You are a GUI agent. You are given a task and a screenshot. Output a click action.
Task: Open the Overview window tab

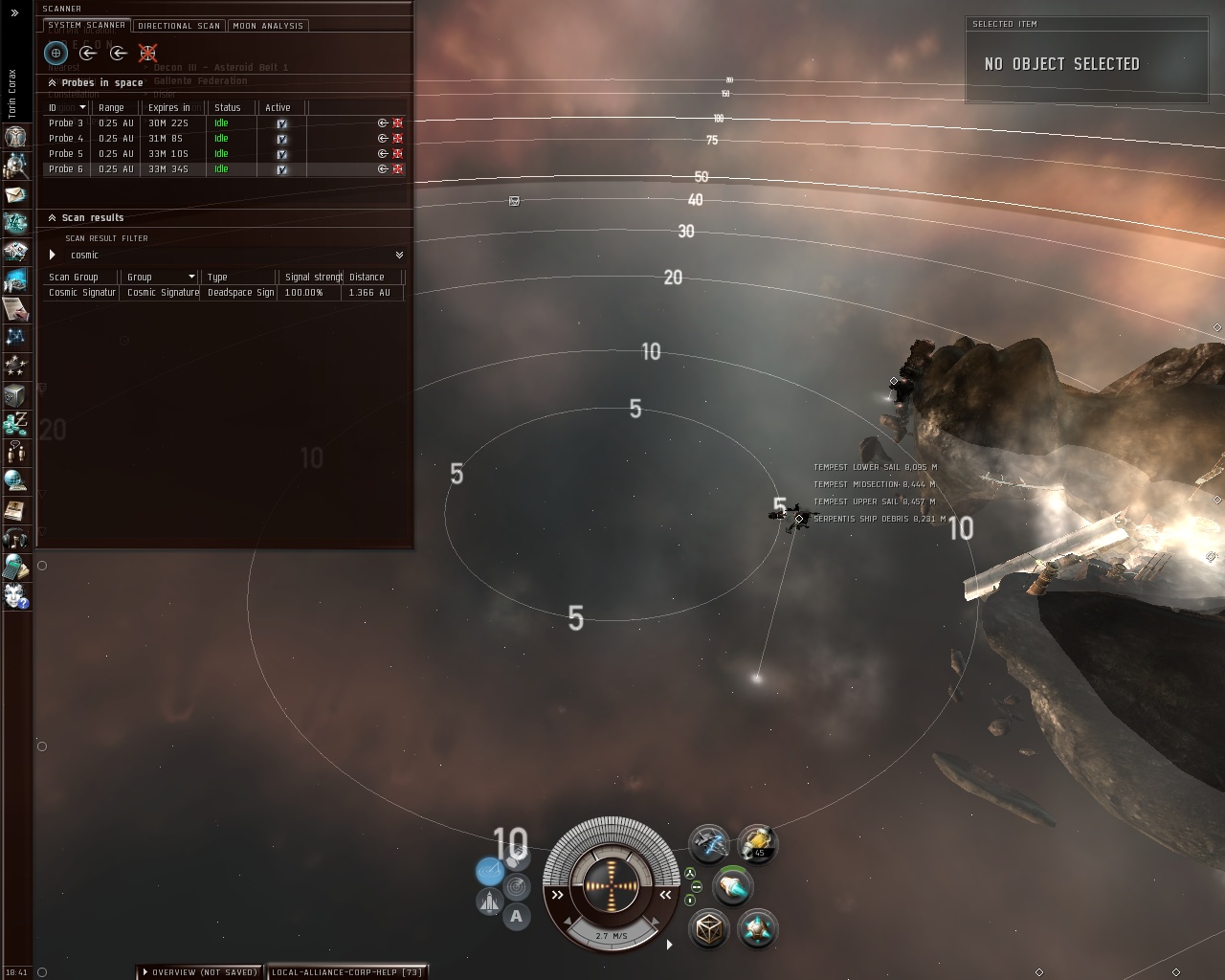(x=201, y=972)
